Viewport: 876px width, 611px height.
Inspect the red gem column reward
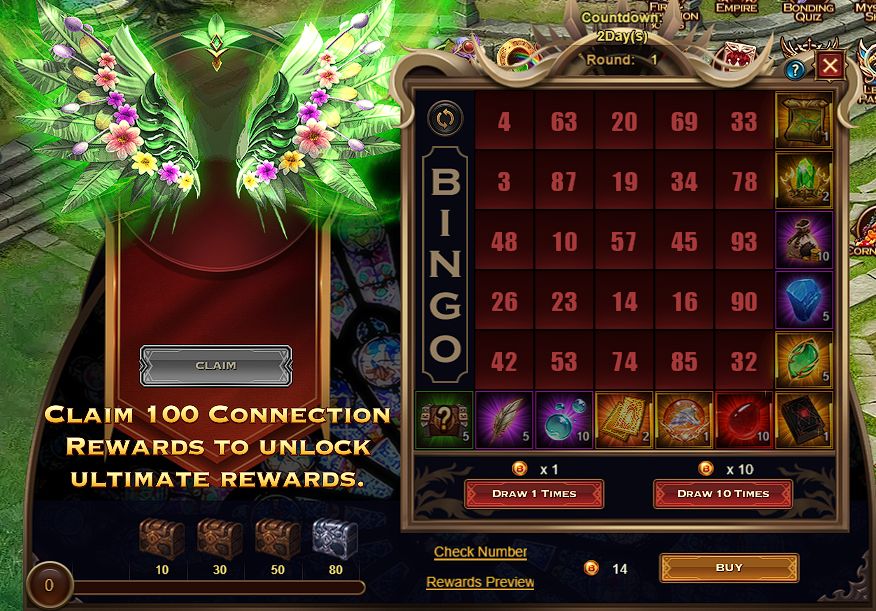point(744,419)
